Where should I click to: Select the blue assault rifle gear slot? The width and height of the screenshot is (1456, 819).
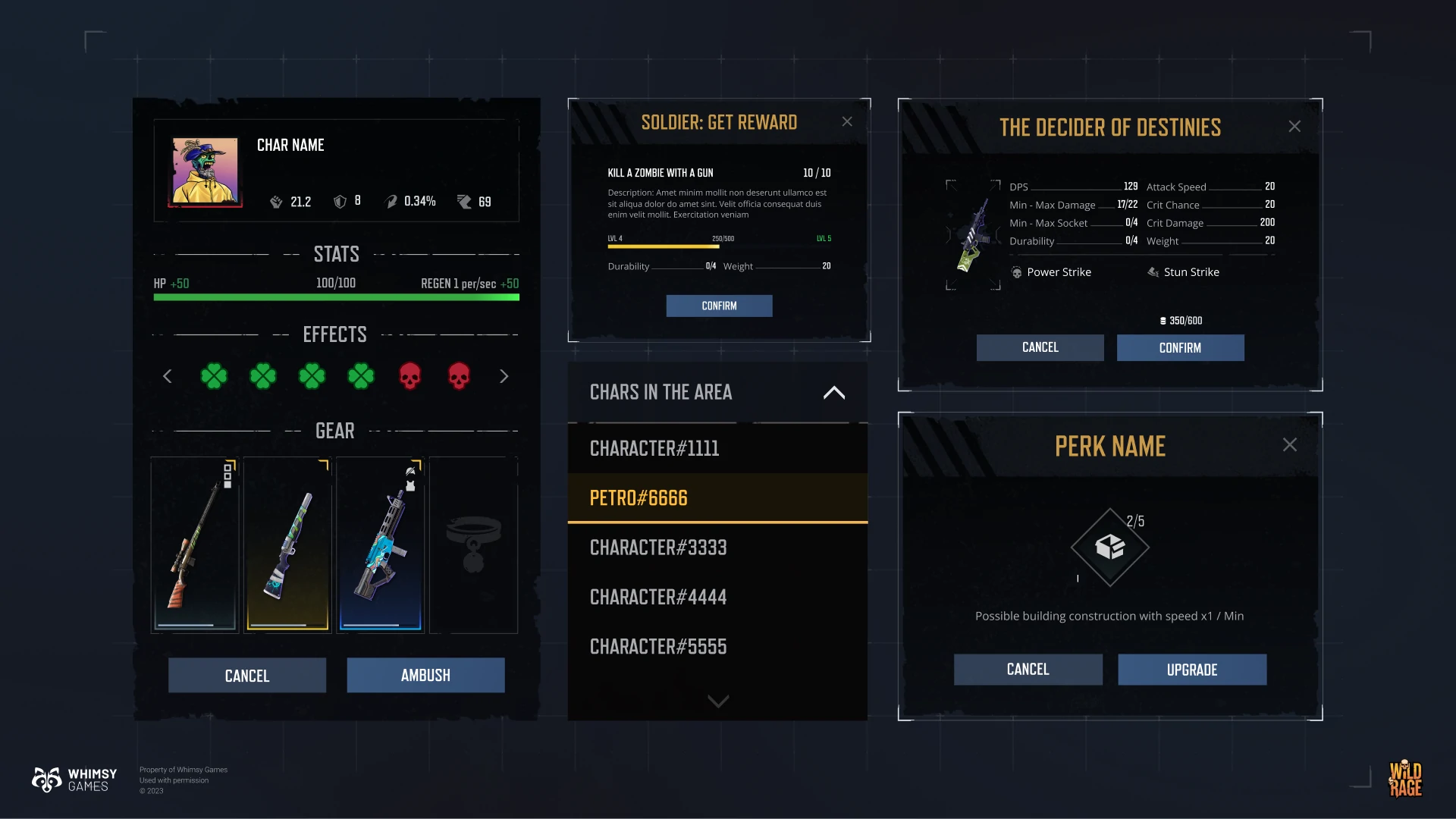[381, 544]
